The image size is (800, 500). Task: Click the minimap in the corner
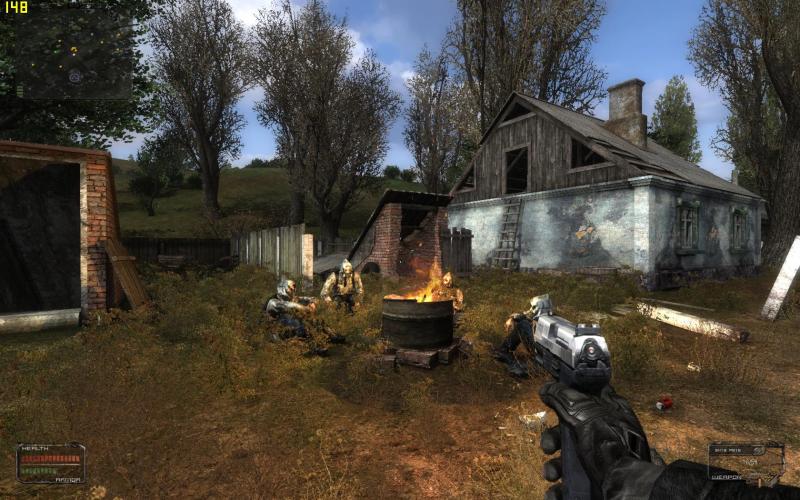pos(72,54)
